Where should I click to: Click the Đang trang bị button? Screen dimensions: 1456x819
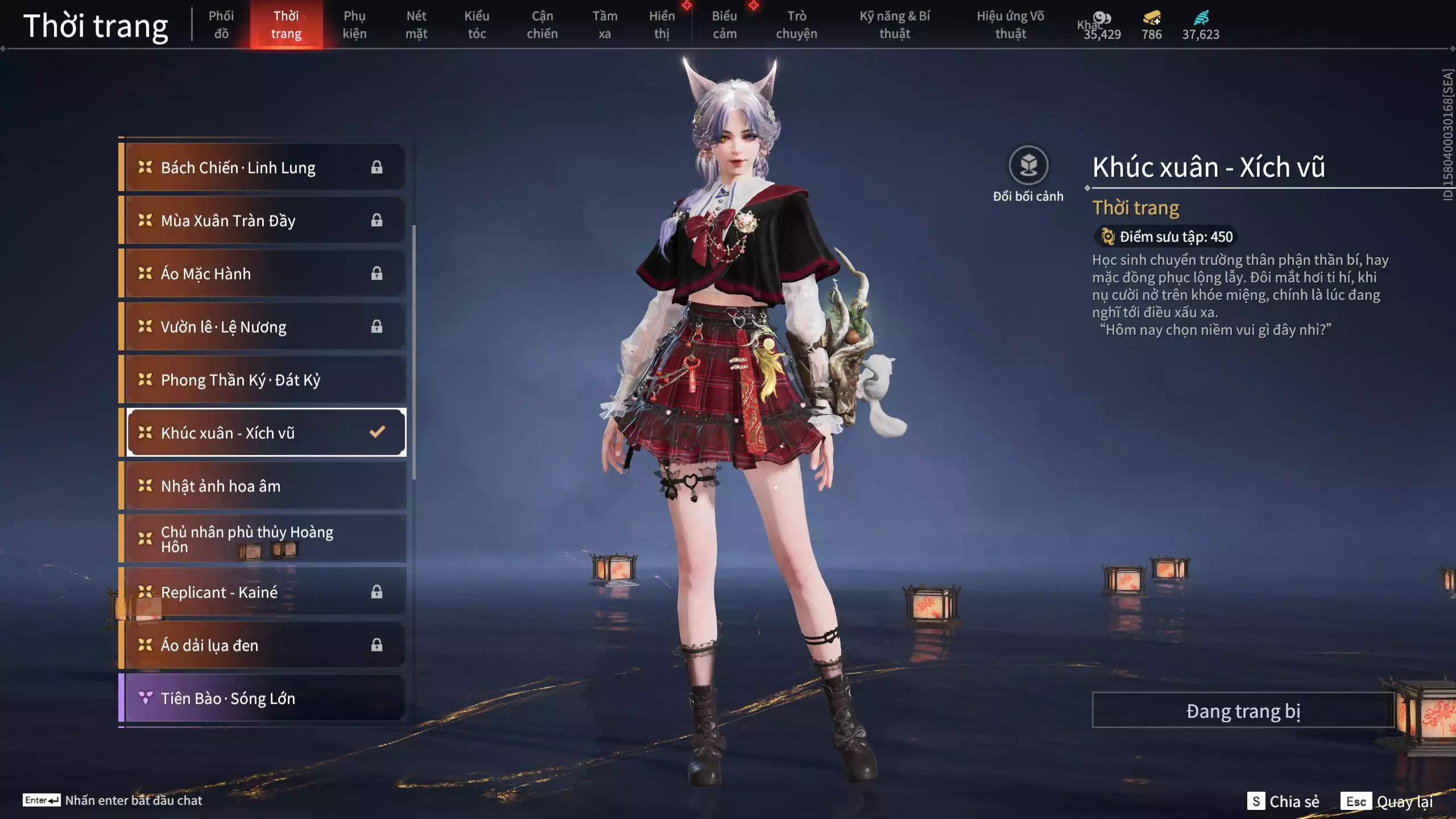coord(1243,710)
